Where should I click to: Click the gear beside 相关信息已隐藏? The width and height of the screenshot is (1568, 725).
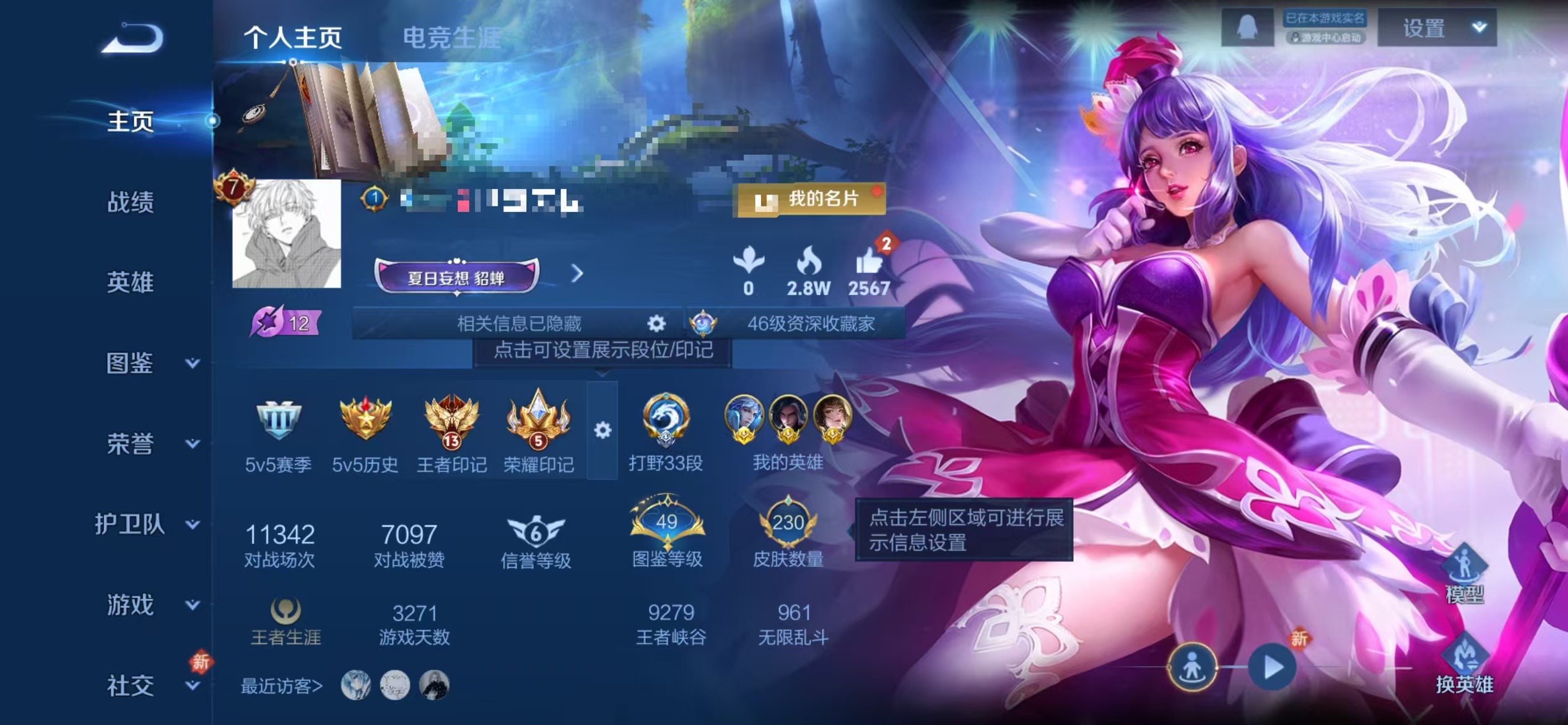pyautogui.click(x=656, y=323)
